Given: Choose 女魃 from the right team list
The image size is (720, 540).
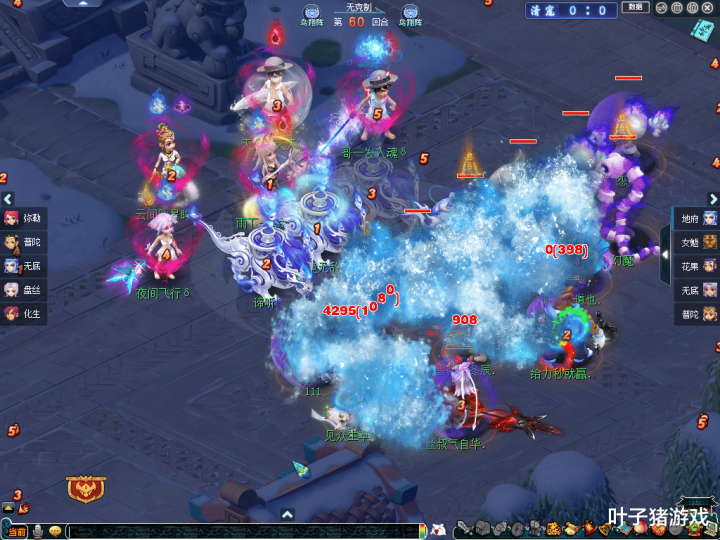Looking at the screenshot, I should [x=697, y=242].
